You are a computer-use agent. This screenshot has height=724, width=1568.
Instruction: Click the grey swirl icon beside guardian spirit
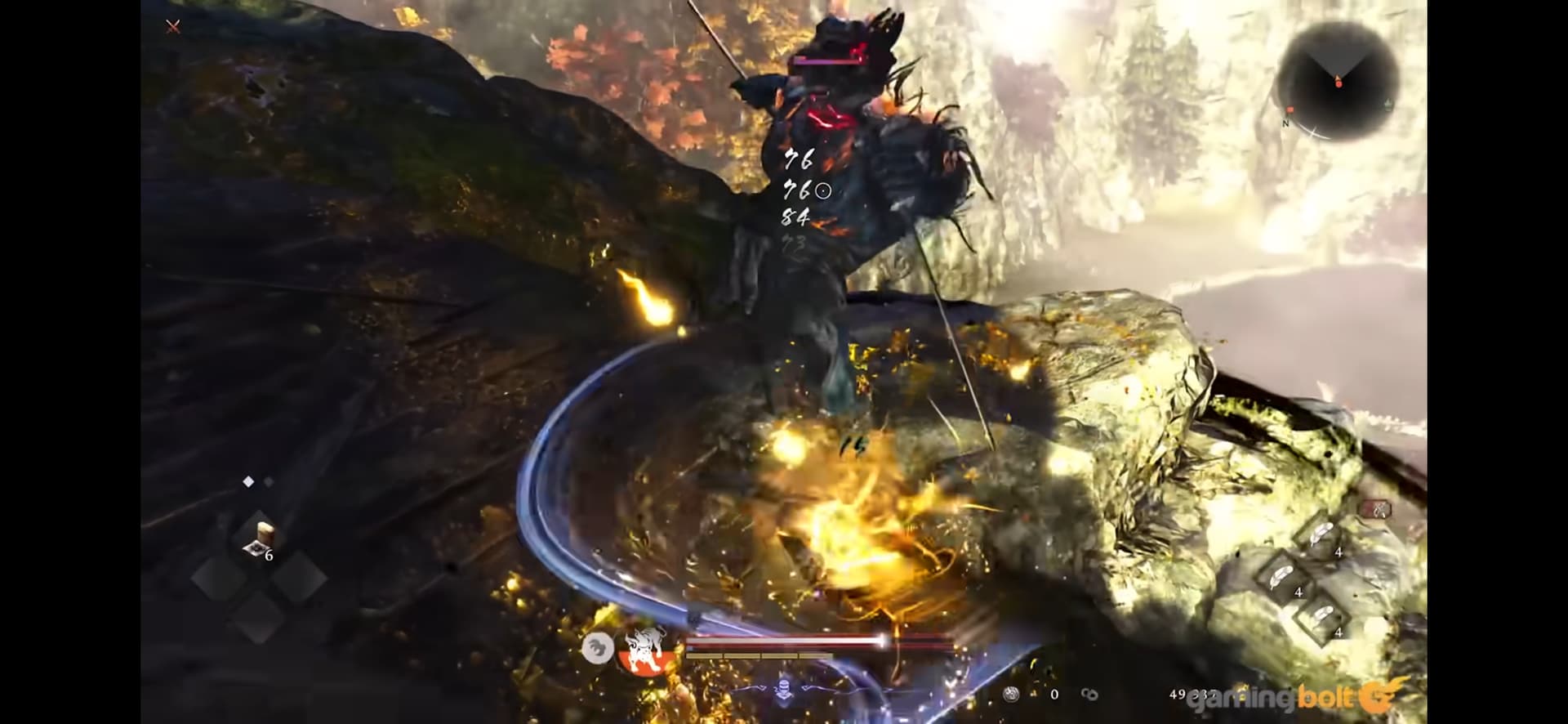[598, 649]
